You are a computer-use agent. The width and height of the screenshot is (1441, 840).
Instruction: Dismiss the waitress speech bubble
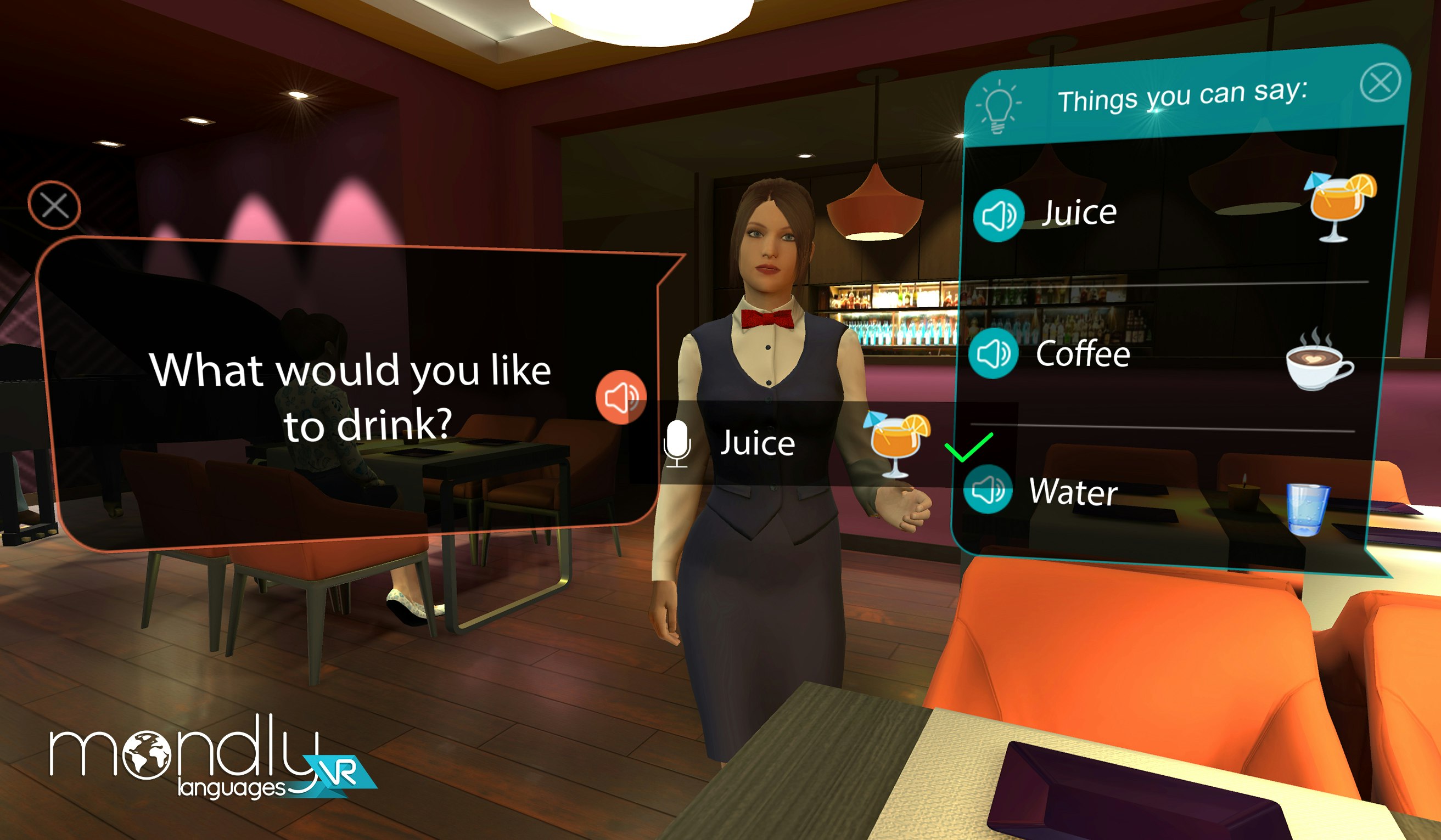click(x=55, y=206)
